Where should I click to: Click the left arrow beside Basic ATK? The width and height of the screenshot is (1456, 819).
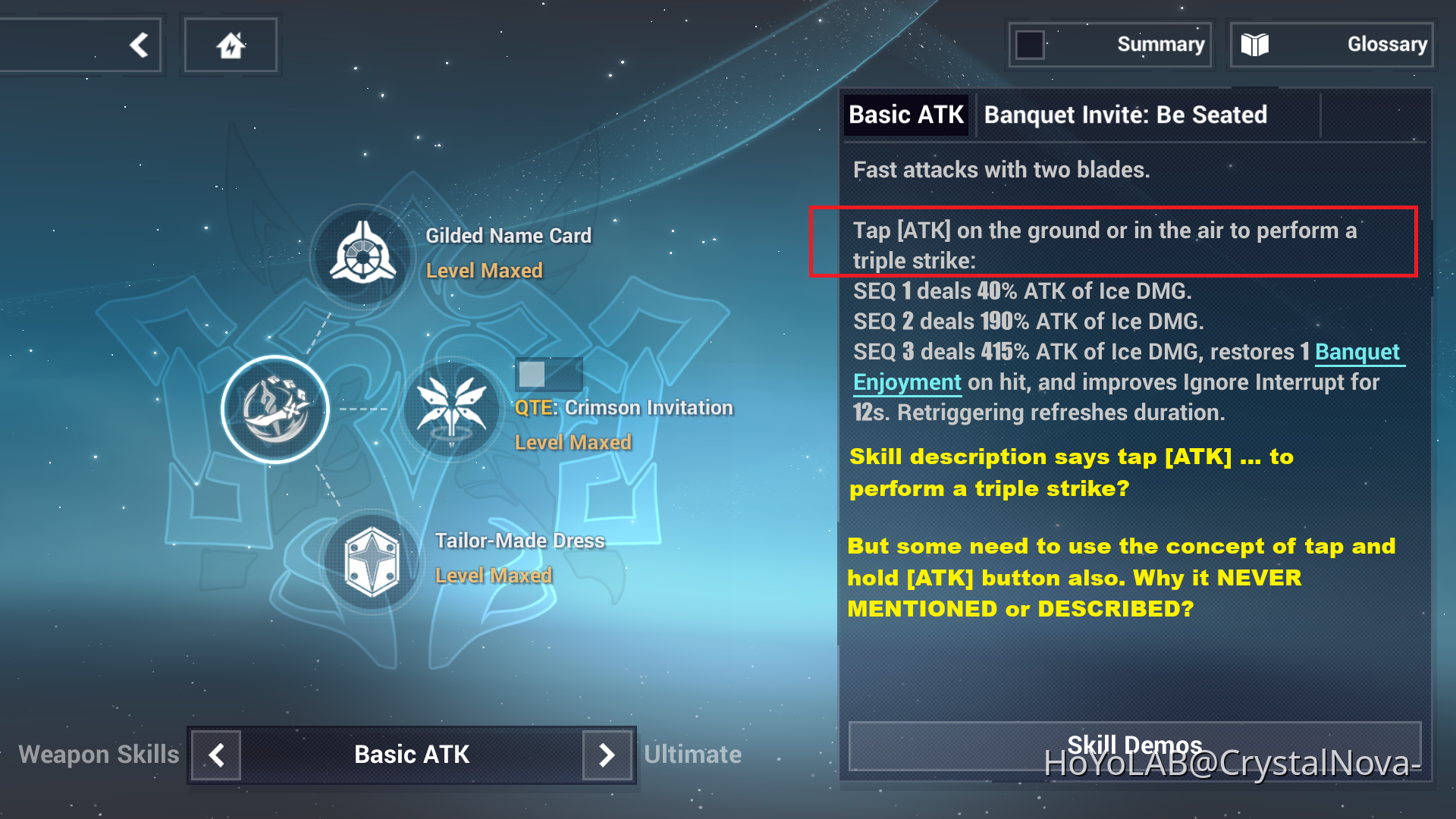tap(215, 755)
